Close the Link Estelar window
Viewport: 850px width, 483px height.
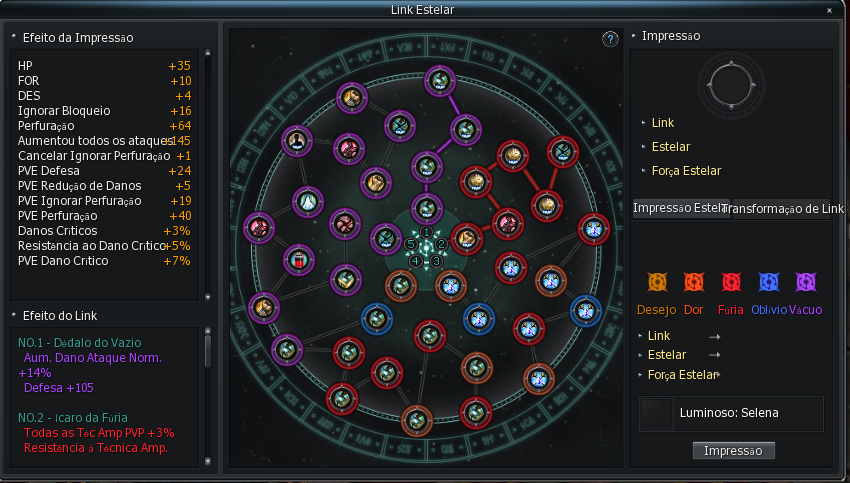pyautogui.click(x=828, y=10)
